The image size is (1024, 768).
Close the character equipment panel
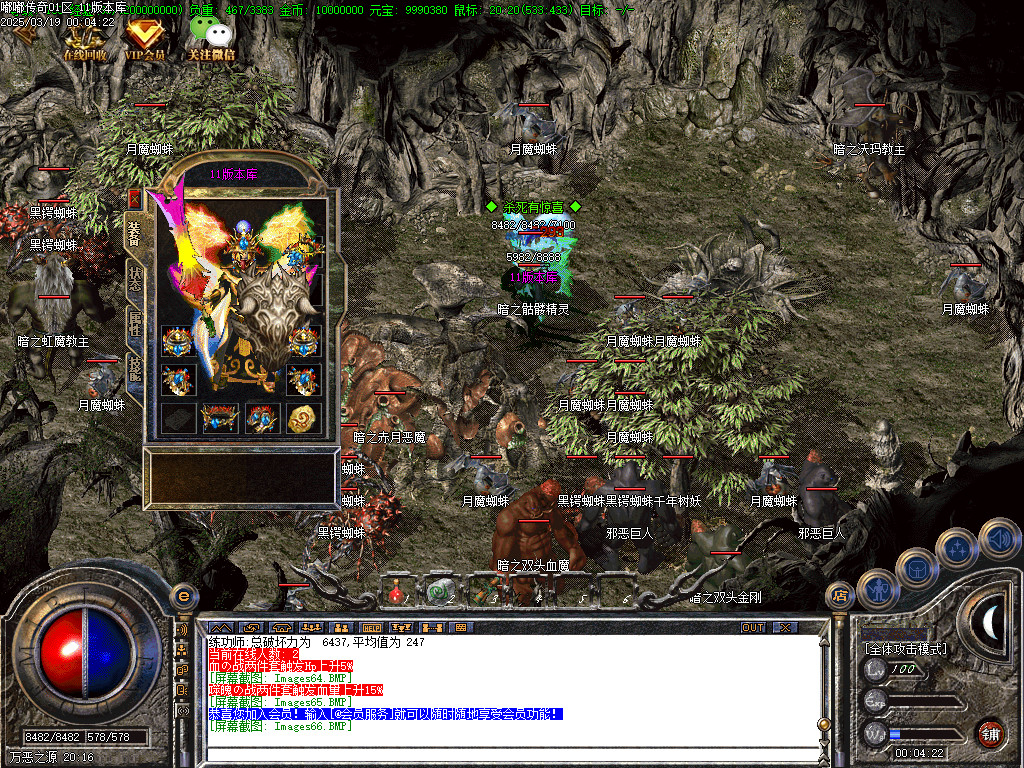point(134,199)
